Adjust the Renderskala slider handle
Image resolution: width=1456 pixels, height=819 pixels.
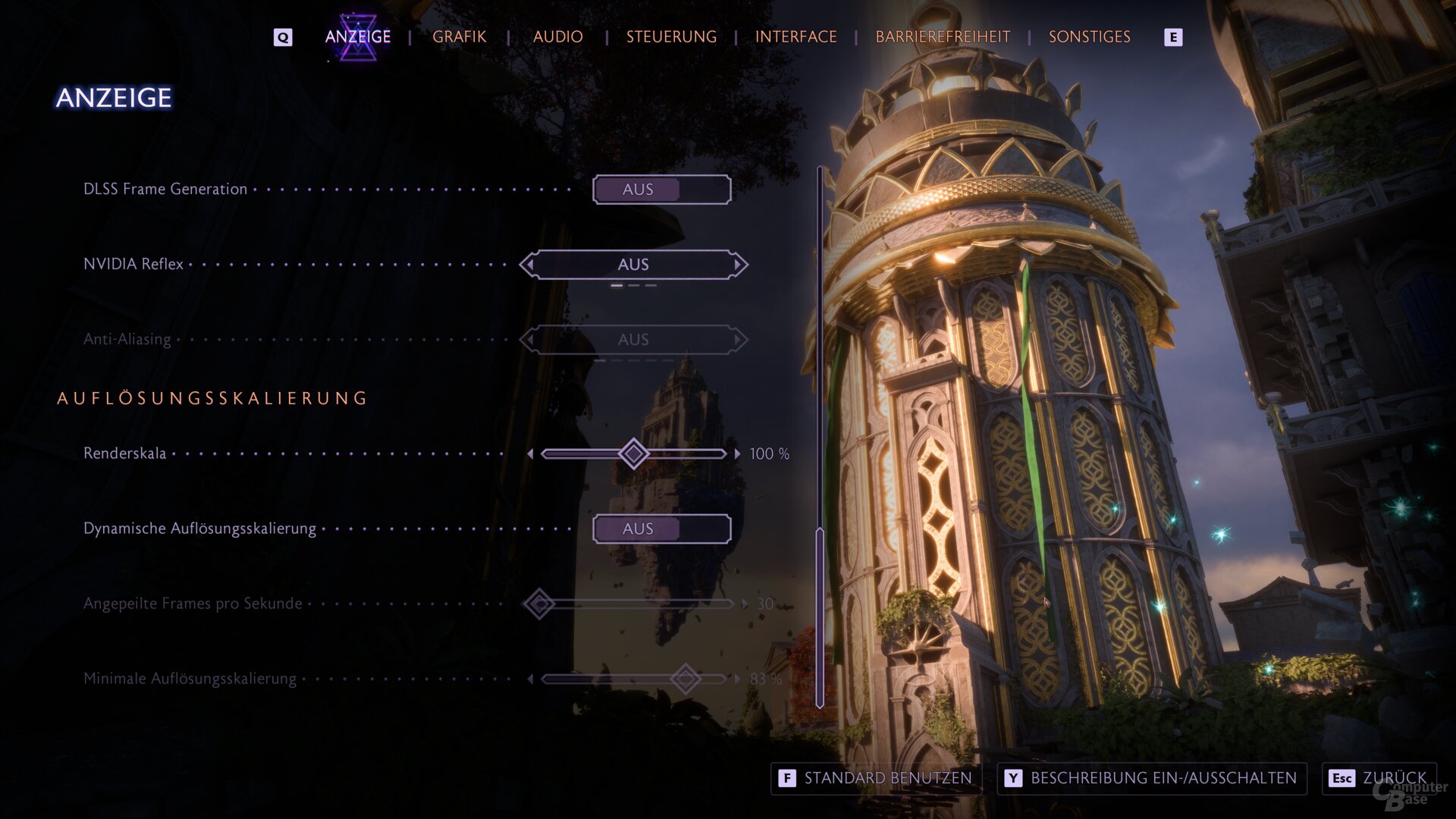(633, 453)
